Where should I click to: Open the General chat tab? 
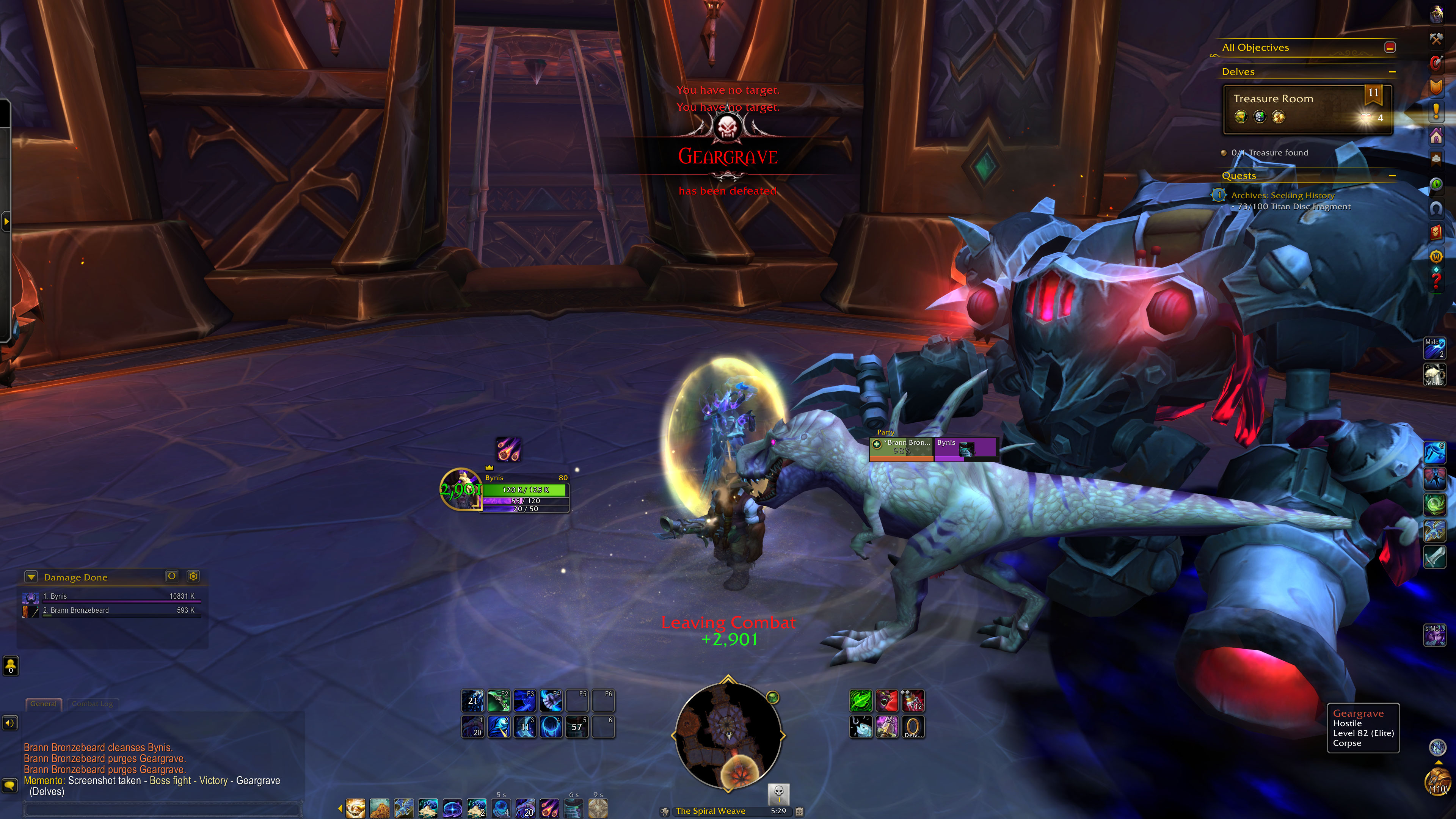click(x=44, y=704)
